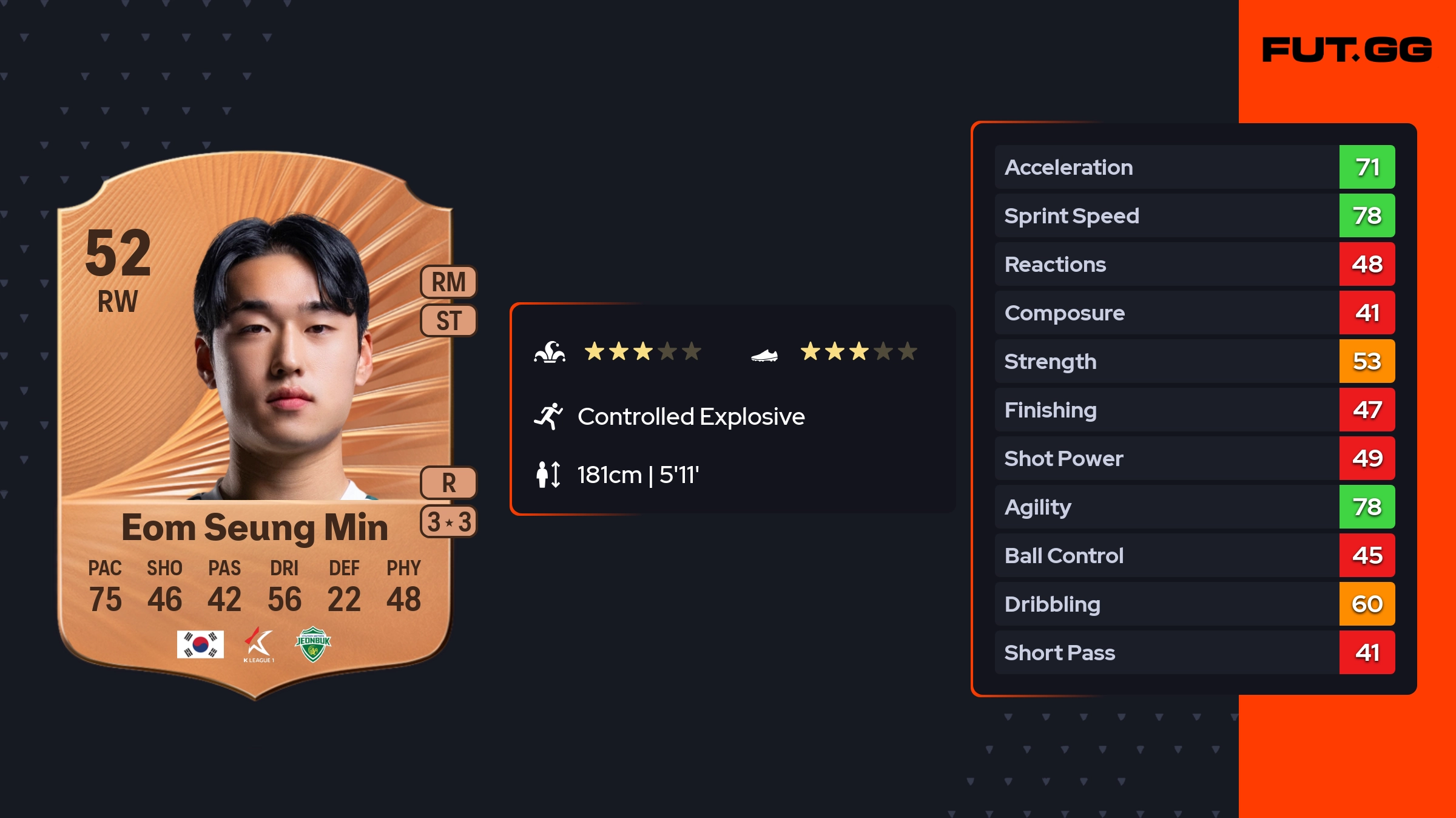Select the Composure stat row

click(x=1194, y=313)
